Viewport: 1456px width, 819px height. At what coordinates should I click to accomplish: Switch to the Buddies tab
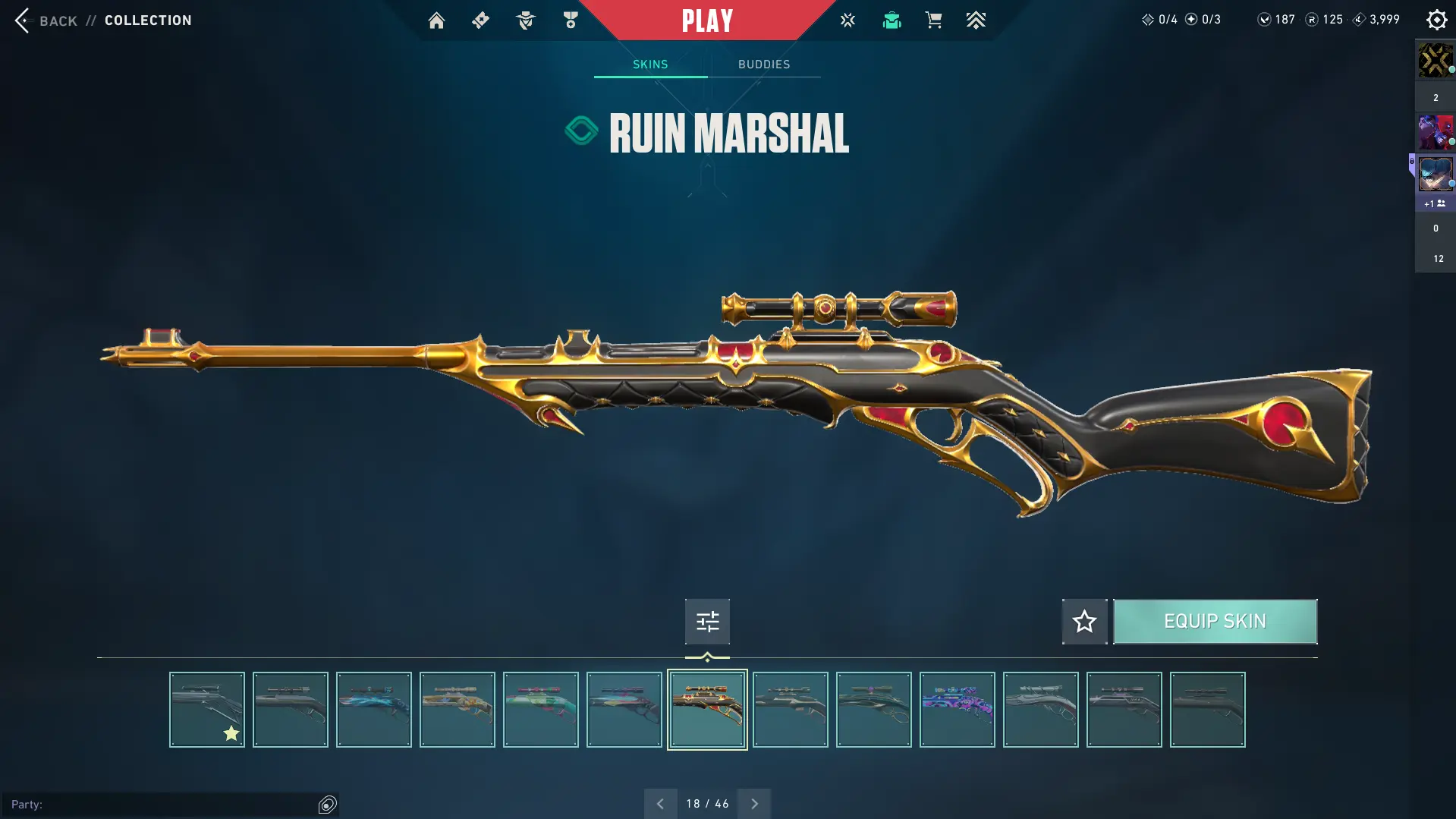click(x=764, y=65)
